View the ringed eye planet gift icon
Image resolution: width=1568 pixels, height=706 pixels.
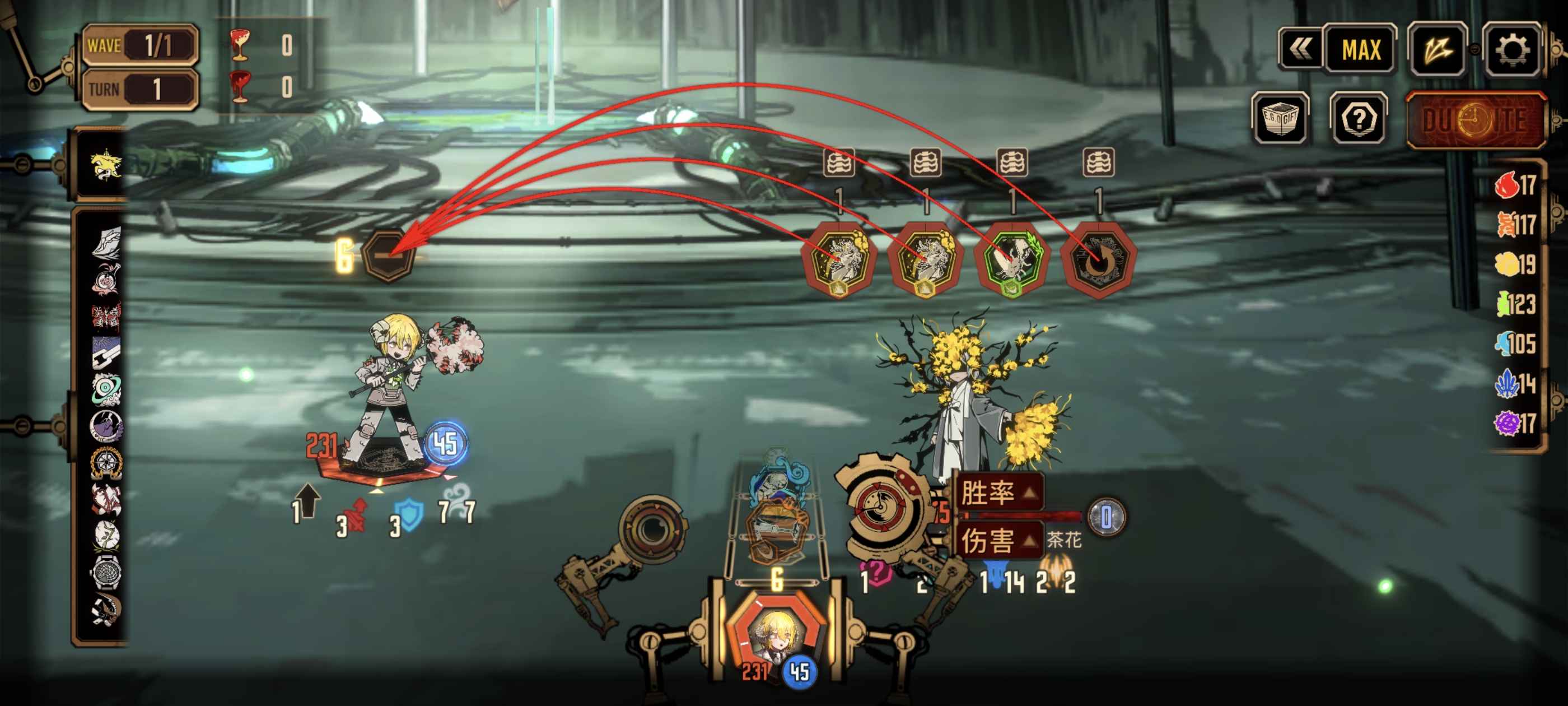106,389
